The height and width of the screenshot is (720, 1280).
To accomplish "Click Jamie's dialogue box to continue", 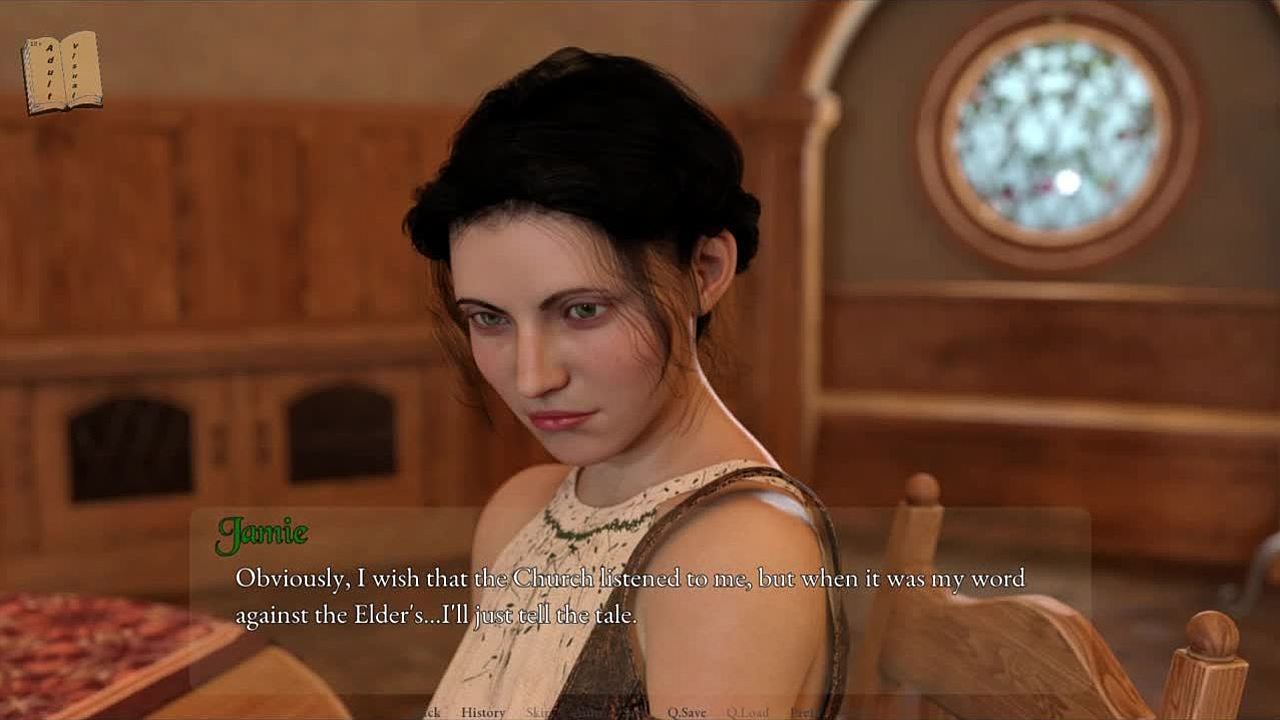I will (640, 598).
